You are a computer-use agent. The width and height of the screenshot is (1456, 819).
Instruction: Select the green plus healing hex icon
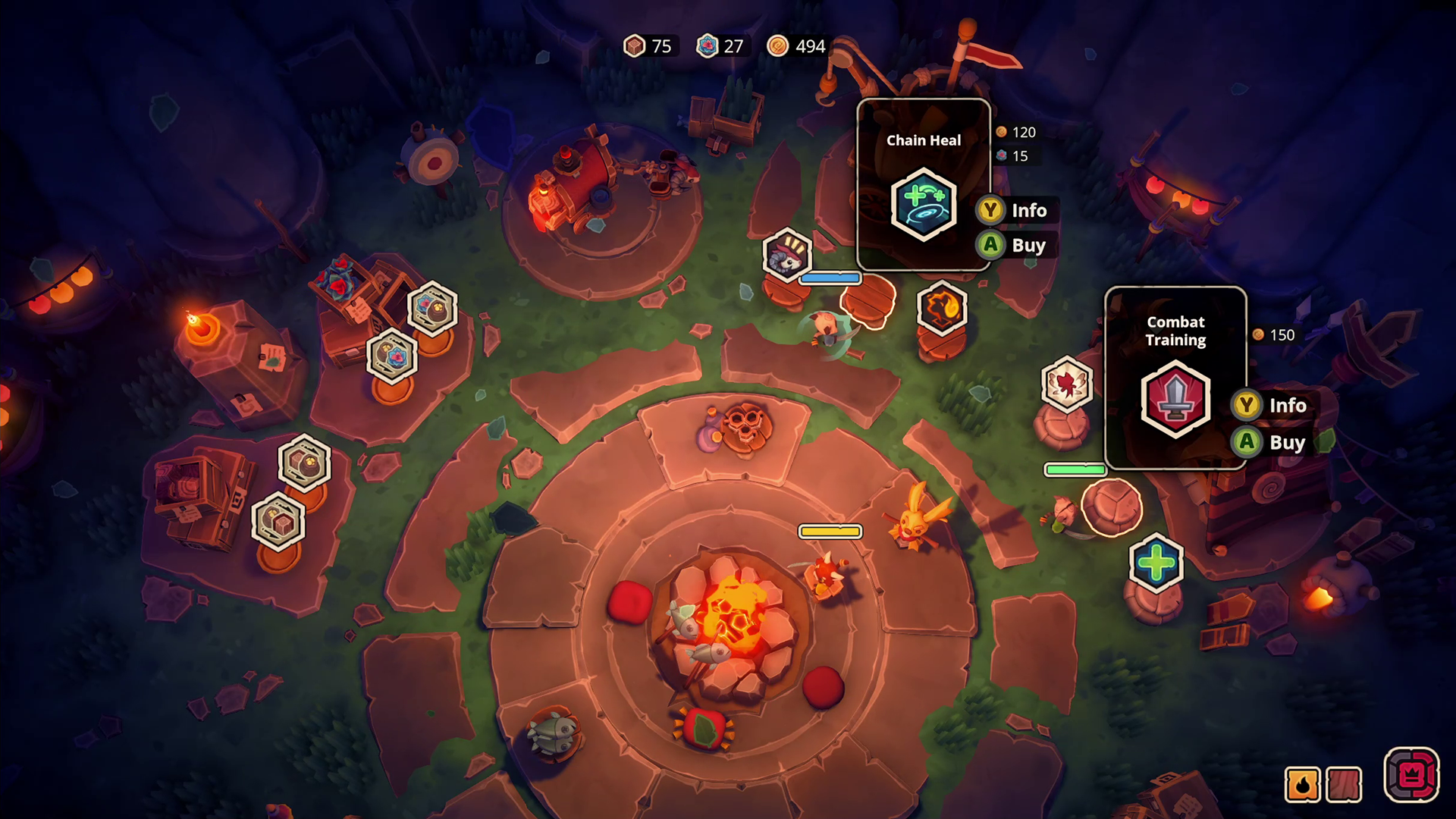click(1156, 563)
